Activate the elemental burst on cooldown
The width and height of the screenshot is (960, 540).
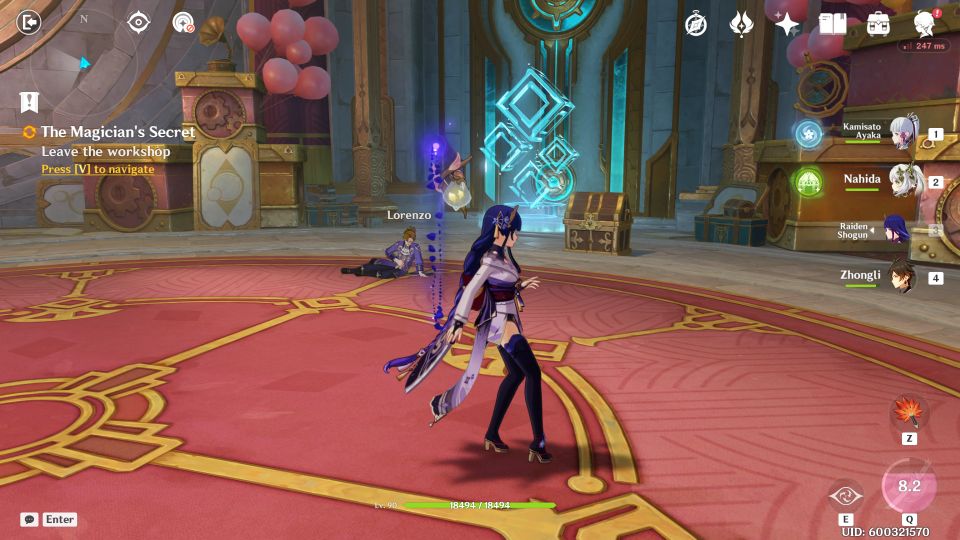coord(909,486)
